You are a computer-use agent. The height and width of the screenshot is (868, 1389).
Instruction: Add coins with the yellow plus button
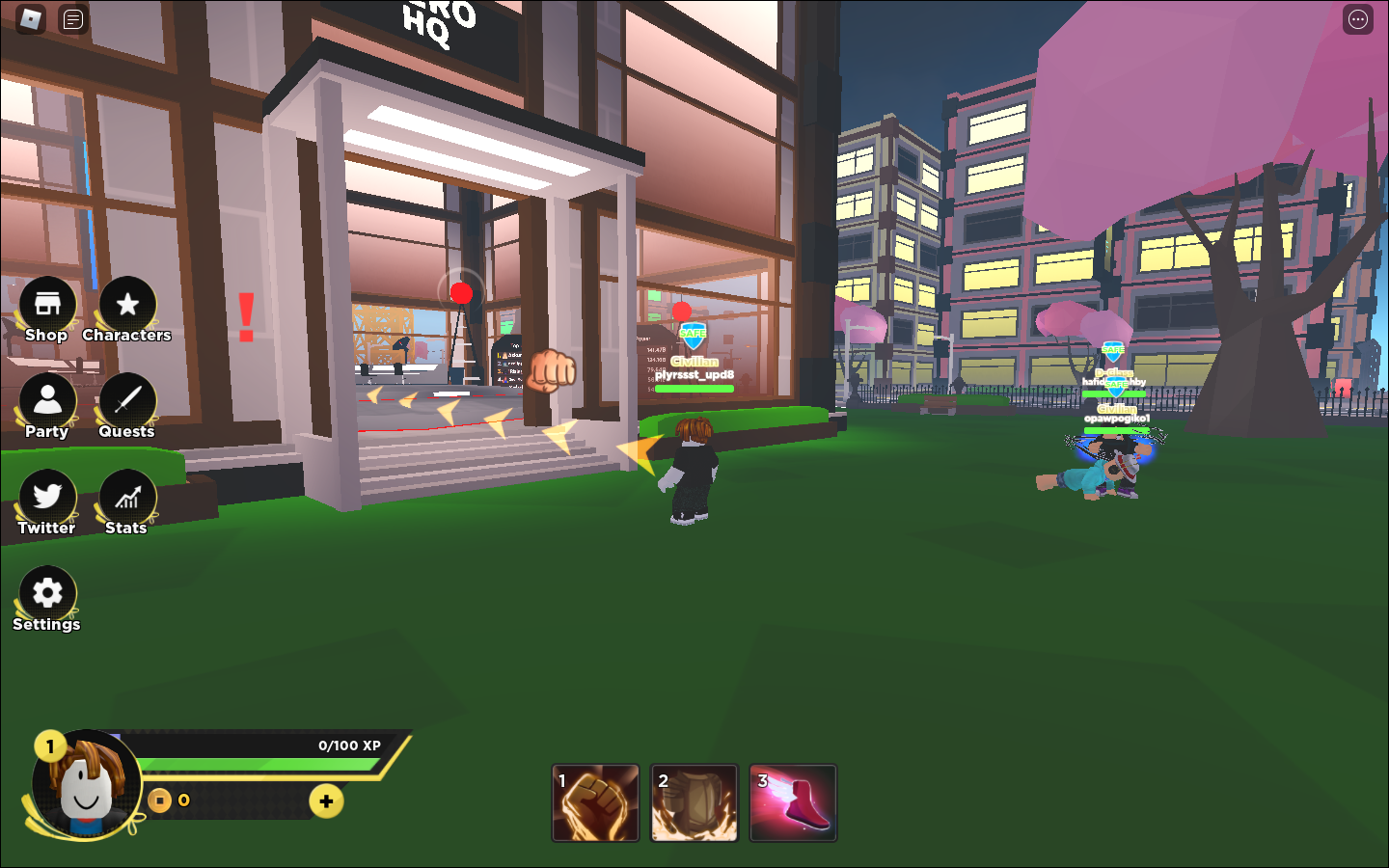click(326, 800)
